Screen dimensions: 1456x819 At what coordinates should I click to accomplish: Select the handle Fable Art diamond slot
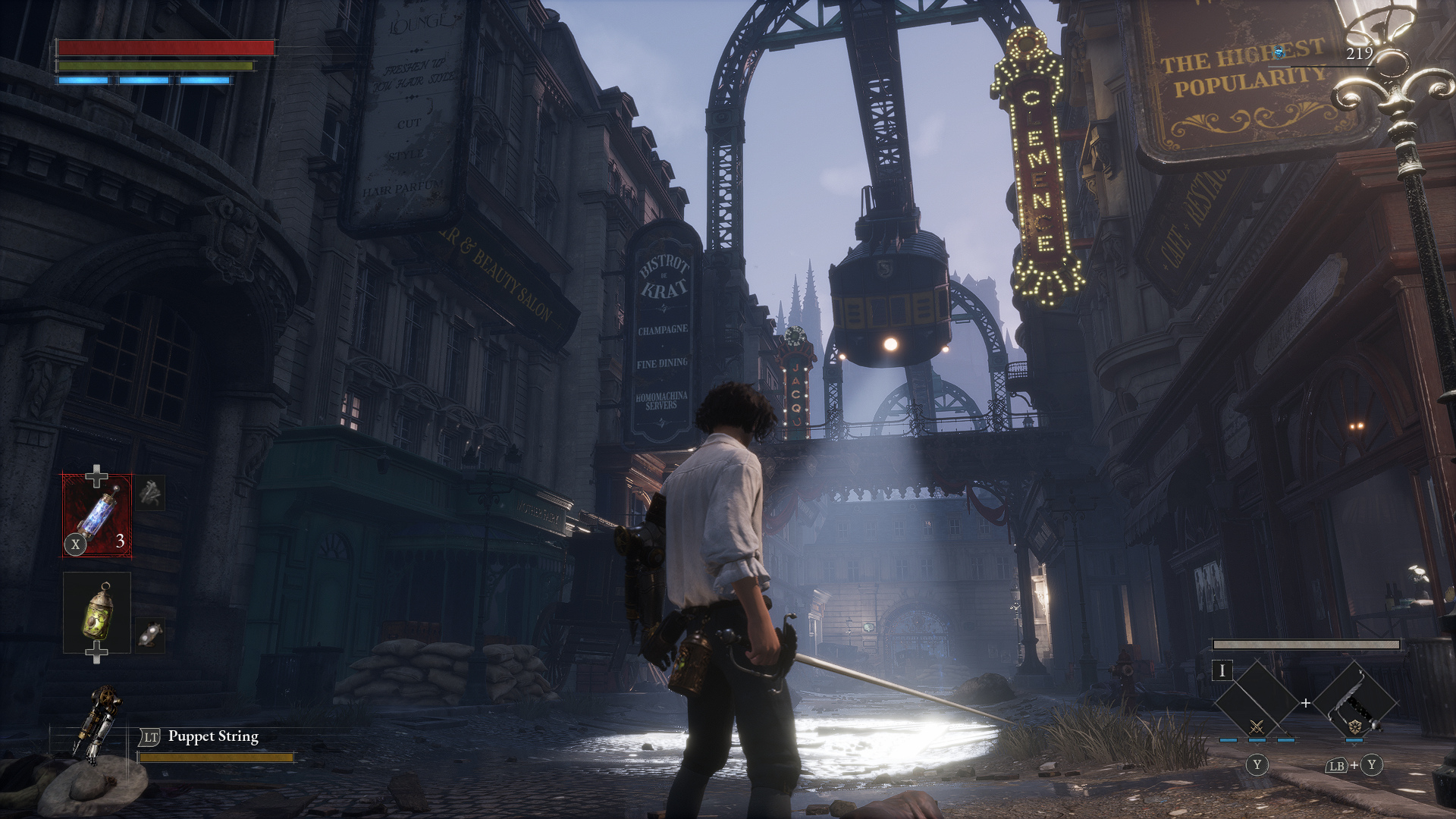1355,703
